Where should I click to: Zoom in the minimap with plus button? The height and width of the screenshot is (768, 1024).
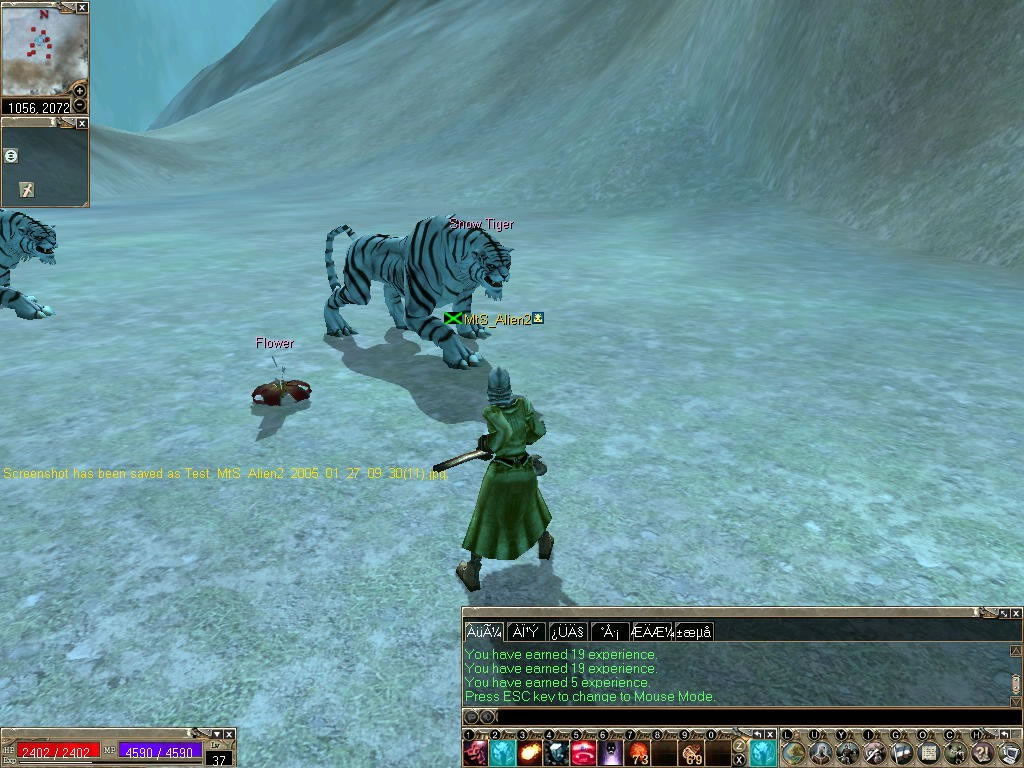(81, 91)
